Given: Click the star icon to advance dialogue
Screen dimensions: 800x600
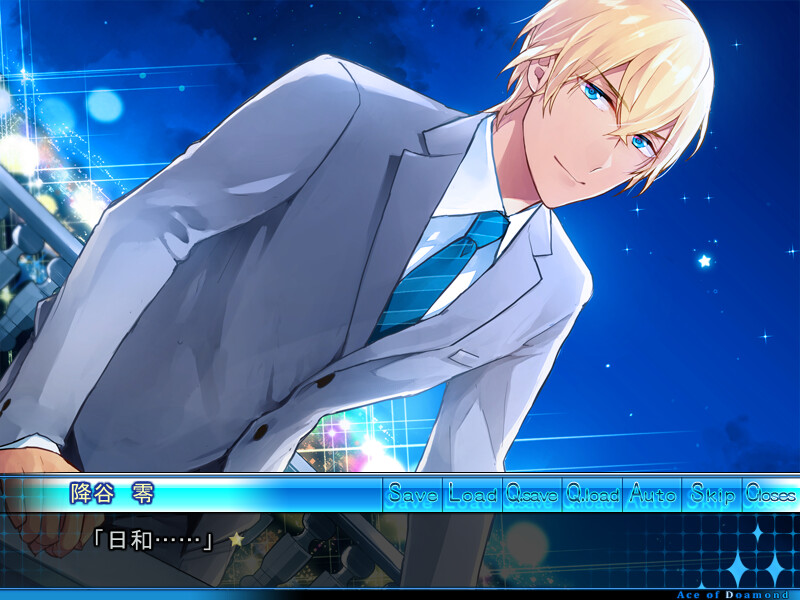Looking at the screenshot, I should click(237, 540).
